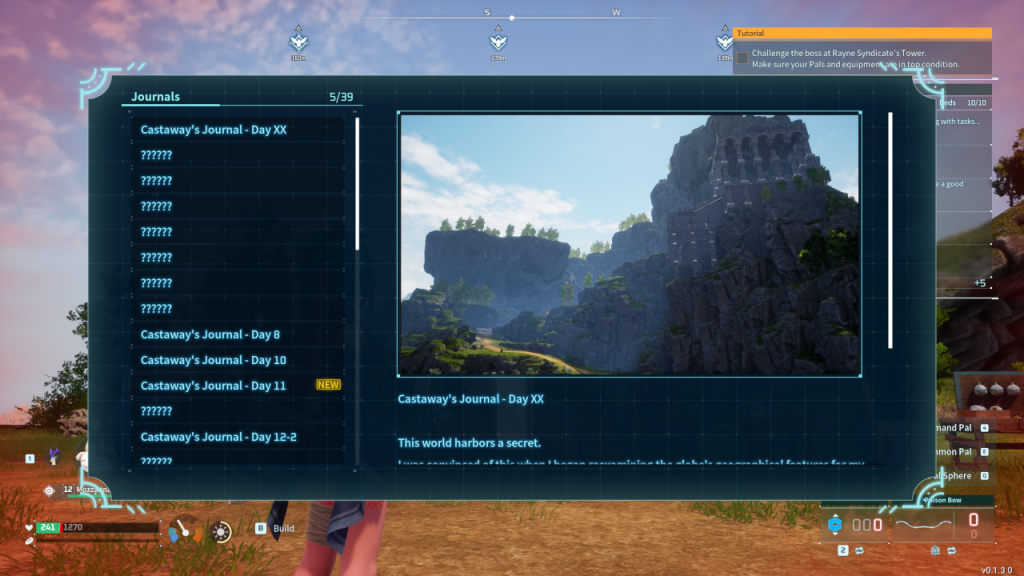Viewport: 1024px width, 576px height.
Task: Open Castaway's Journal - Day XX entry
Action: coord(214,130)
